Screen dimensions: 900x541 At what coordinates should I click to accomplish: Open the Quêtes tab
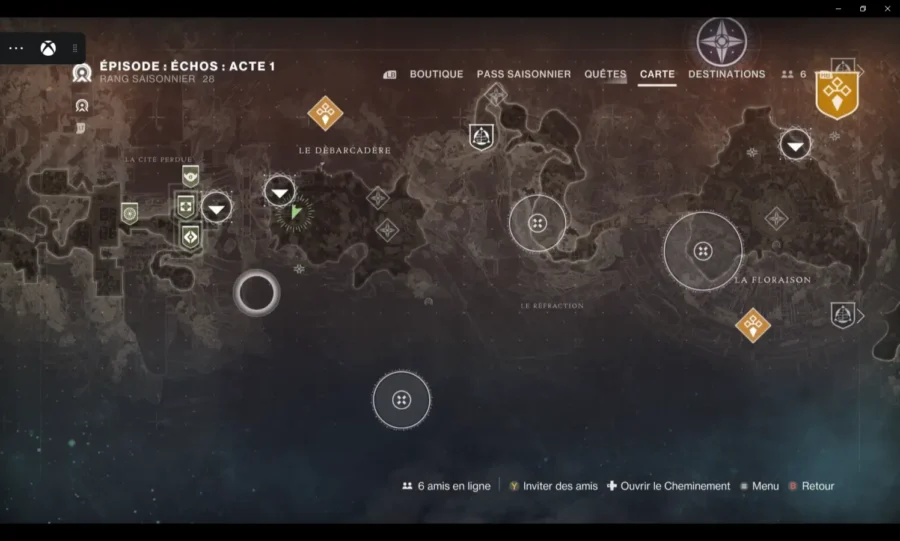tap(605, 74)
